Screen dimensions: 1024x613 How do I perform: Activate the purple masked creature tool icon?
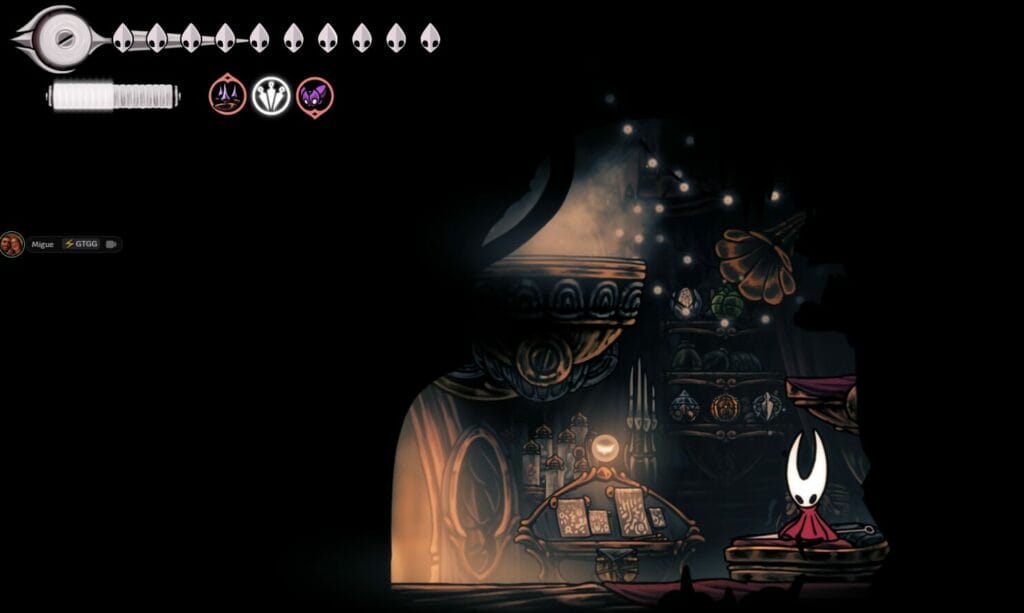[315, 96]
